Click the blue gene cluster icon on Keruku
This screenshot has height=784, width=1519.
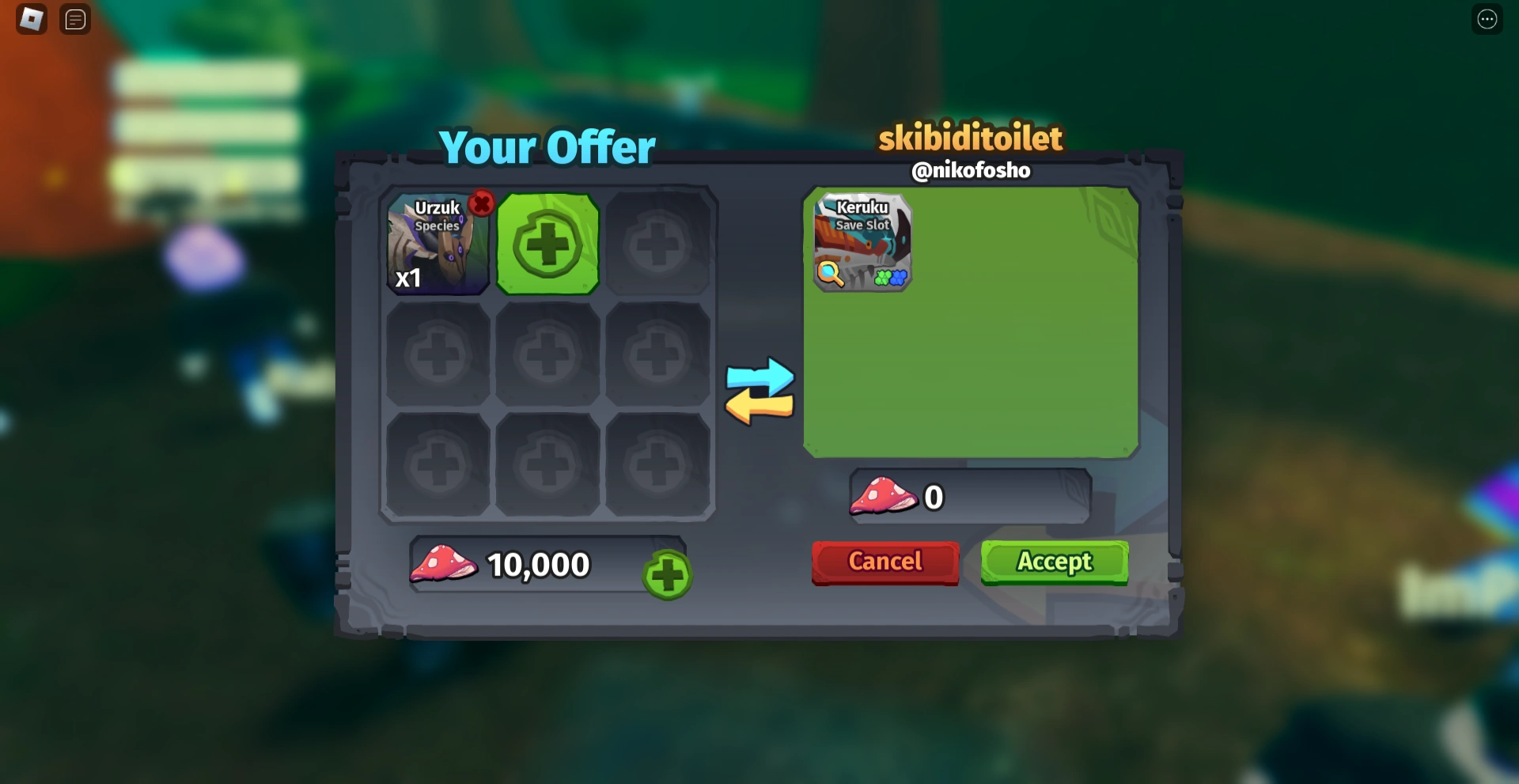tap(899, 278)
